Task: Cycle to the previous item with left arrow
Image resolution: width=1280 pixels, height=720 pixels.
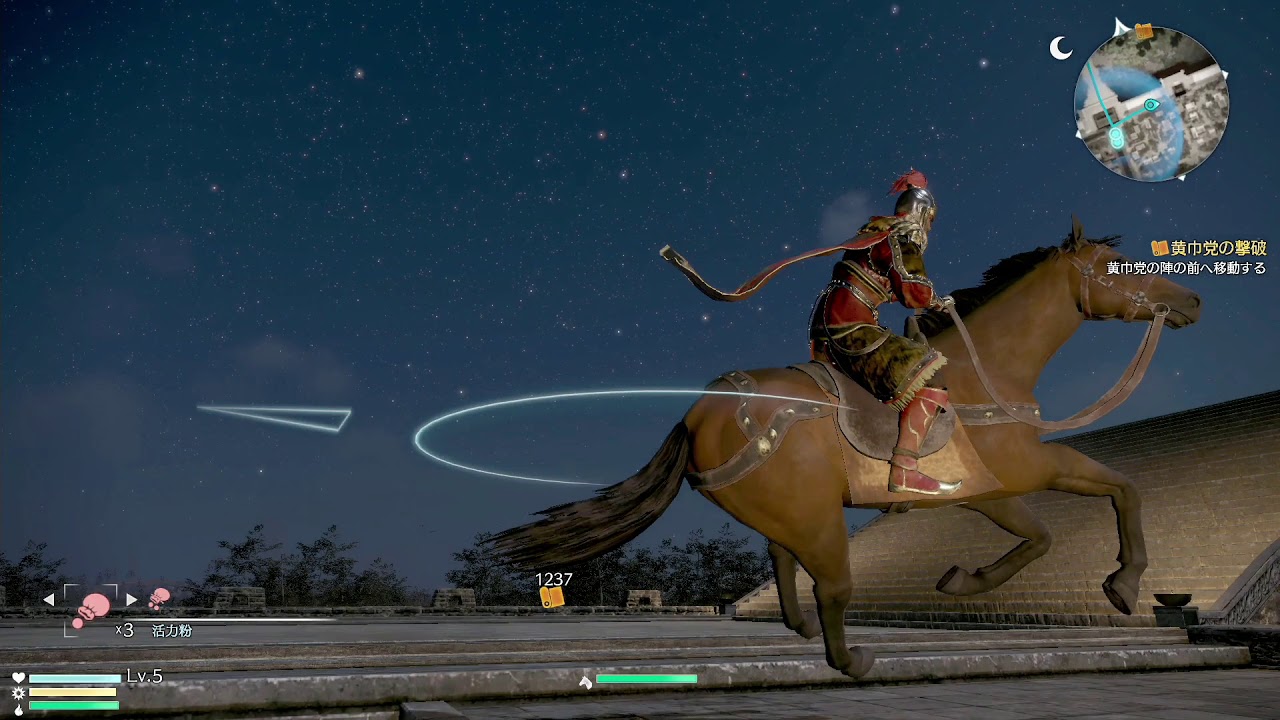Action: 48,600
